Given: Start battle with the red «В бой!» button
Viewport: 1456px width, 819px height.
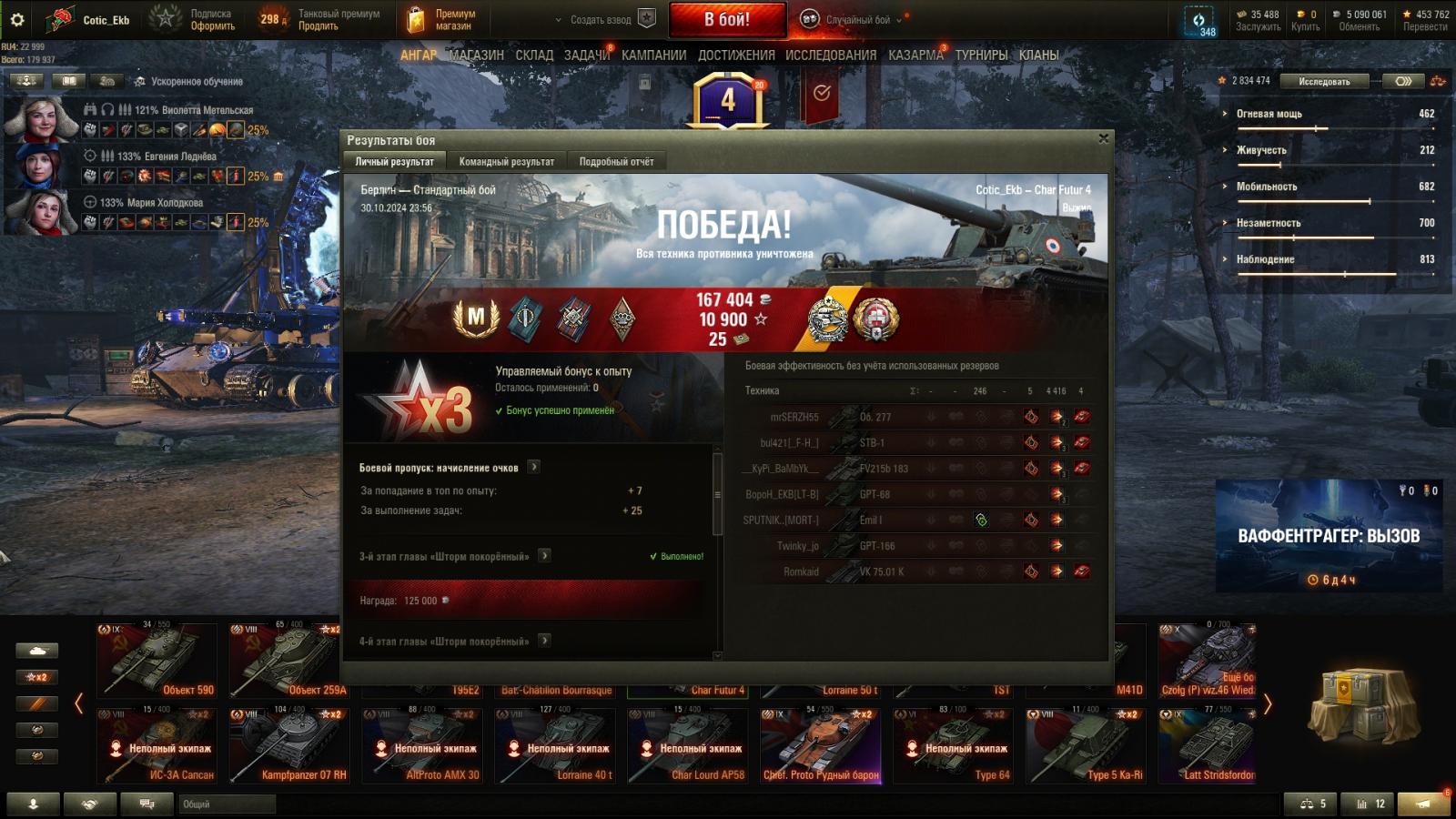Looking at the screenshot, I should coord(727,19).
